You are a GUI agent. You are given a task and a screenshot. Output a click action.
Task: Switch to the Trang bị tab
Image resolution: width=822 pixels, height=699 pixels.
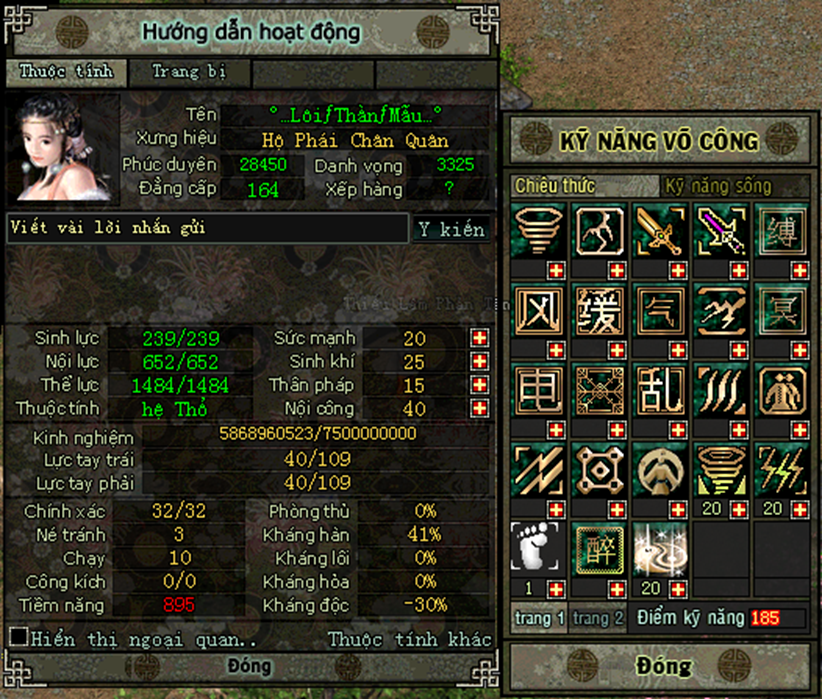coord(190,72)
